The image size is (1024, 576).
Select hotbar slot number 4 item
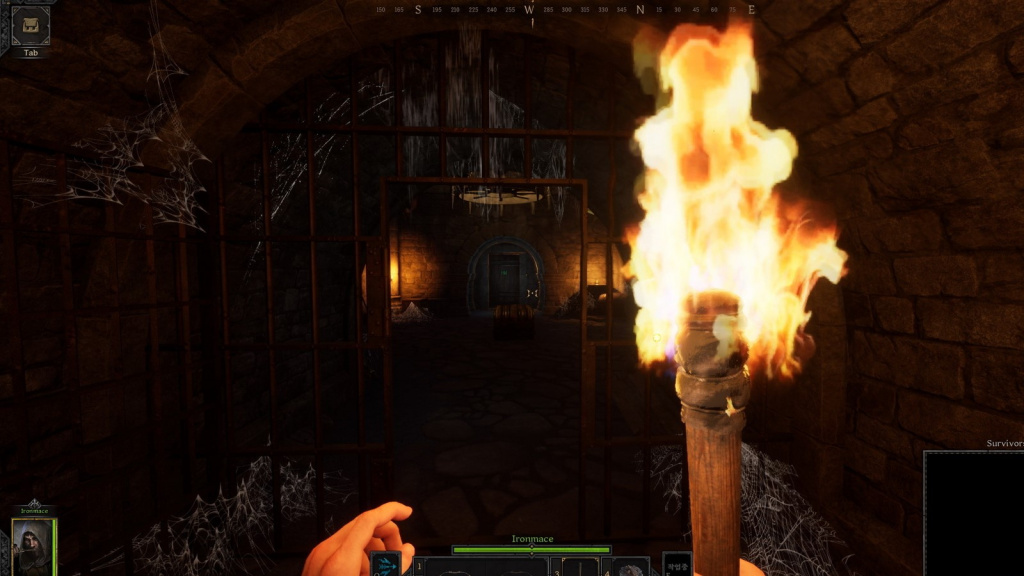[630, 567]
